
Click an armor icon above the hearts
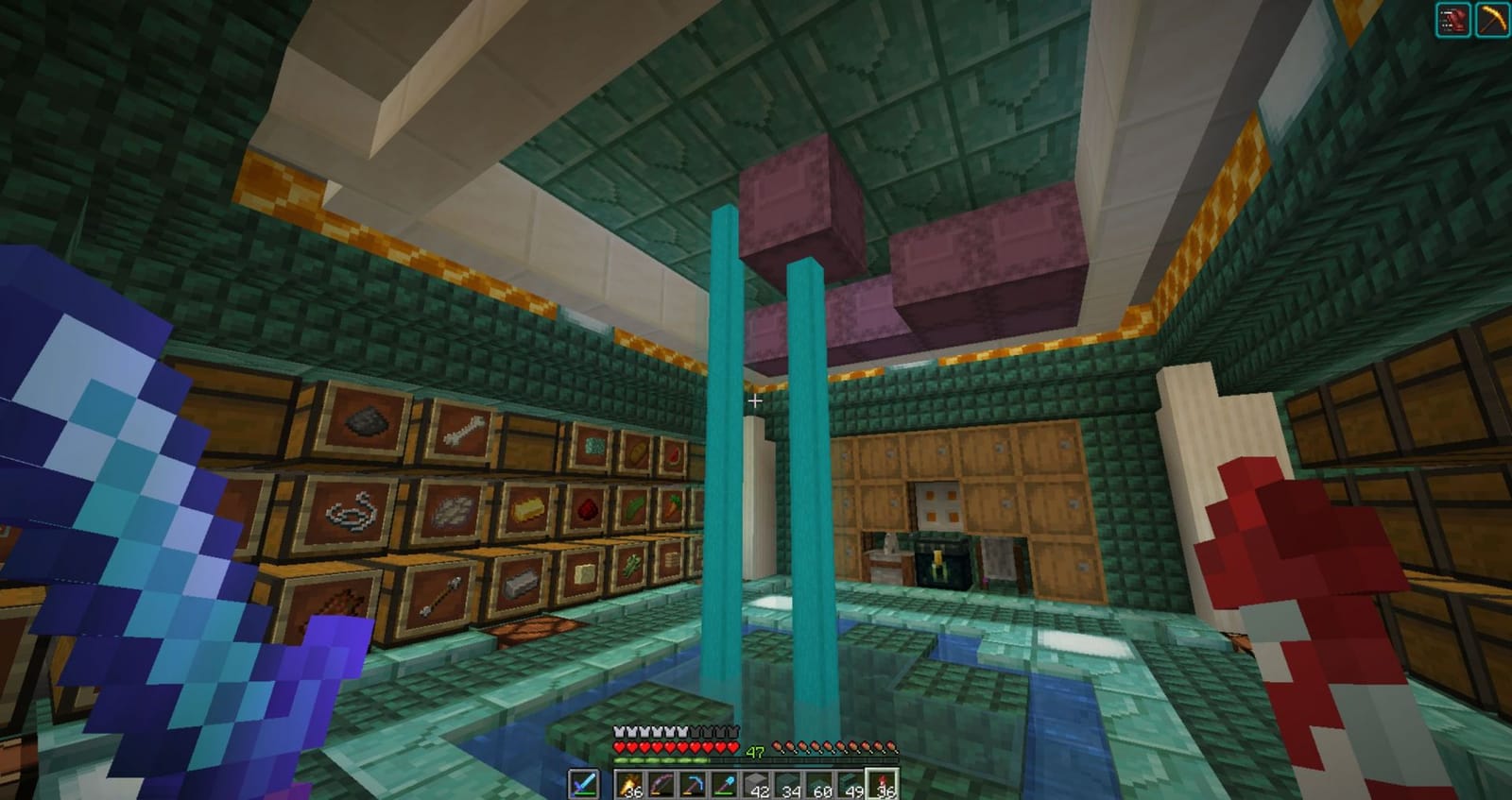tap(618, 730)
